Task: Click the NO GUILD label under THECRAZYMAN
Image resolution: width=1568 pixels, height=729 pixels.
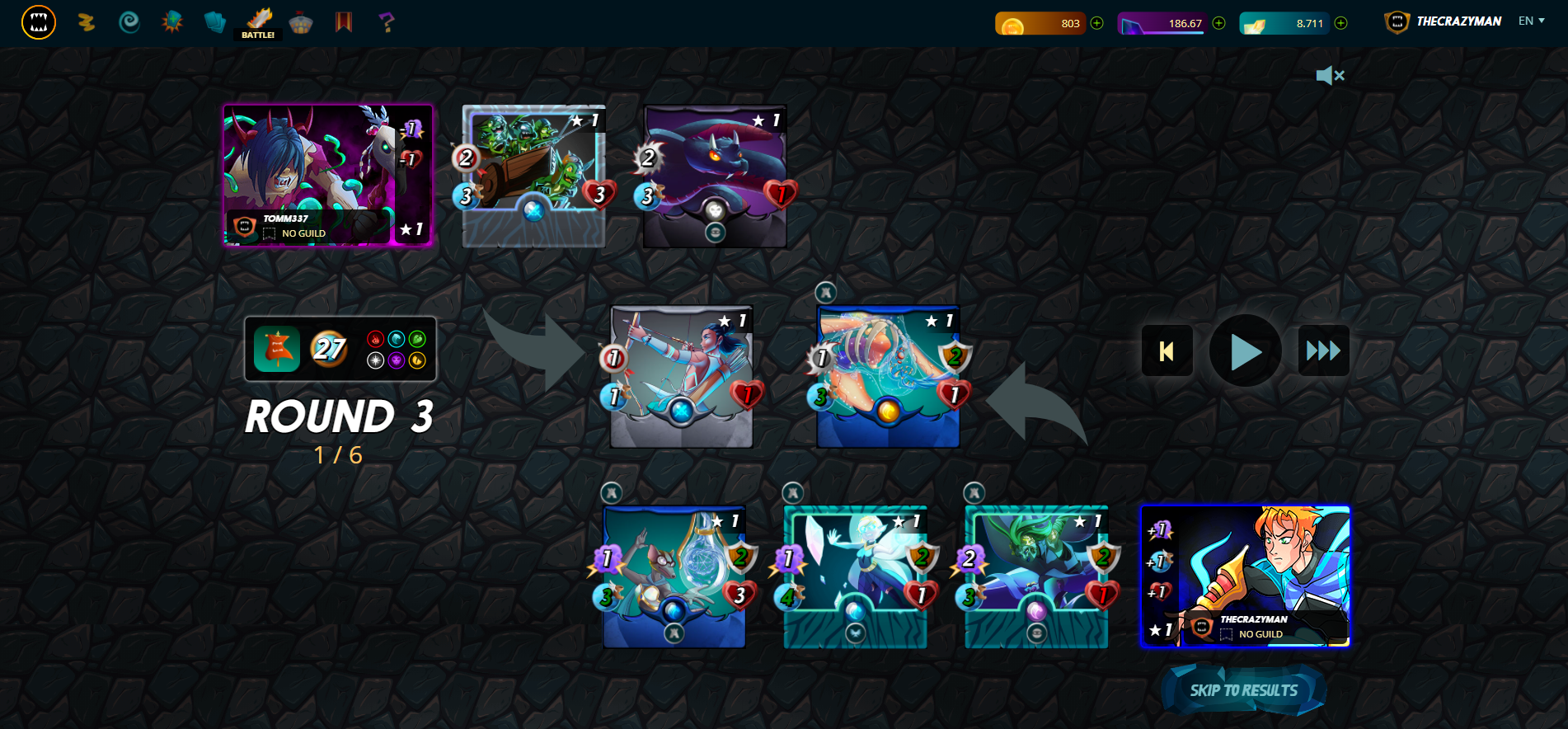Action: 1259,635
